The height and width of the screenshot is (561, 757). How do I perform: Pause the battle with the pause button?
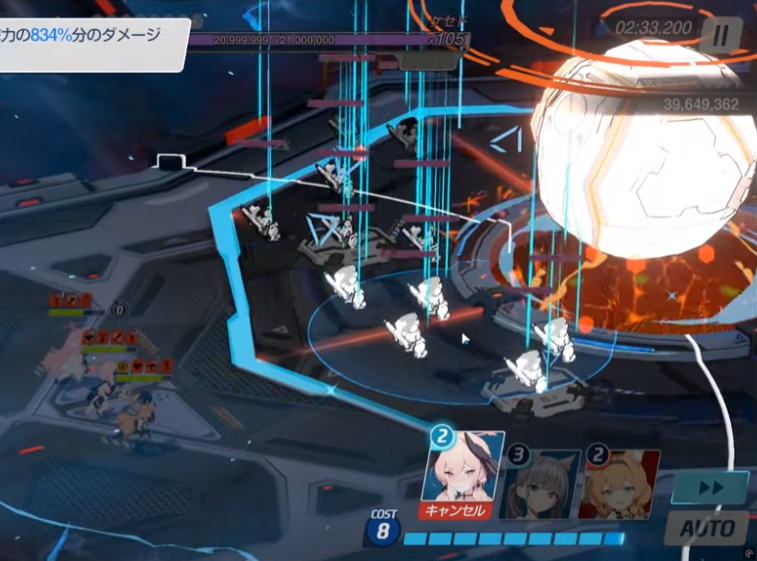point(720,35)
